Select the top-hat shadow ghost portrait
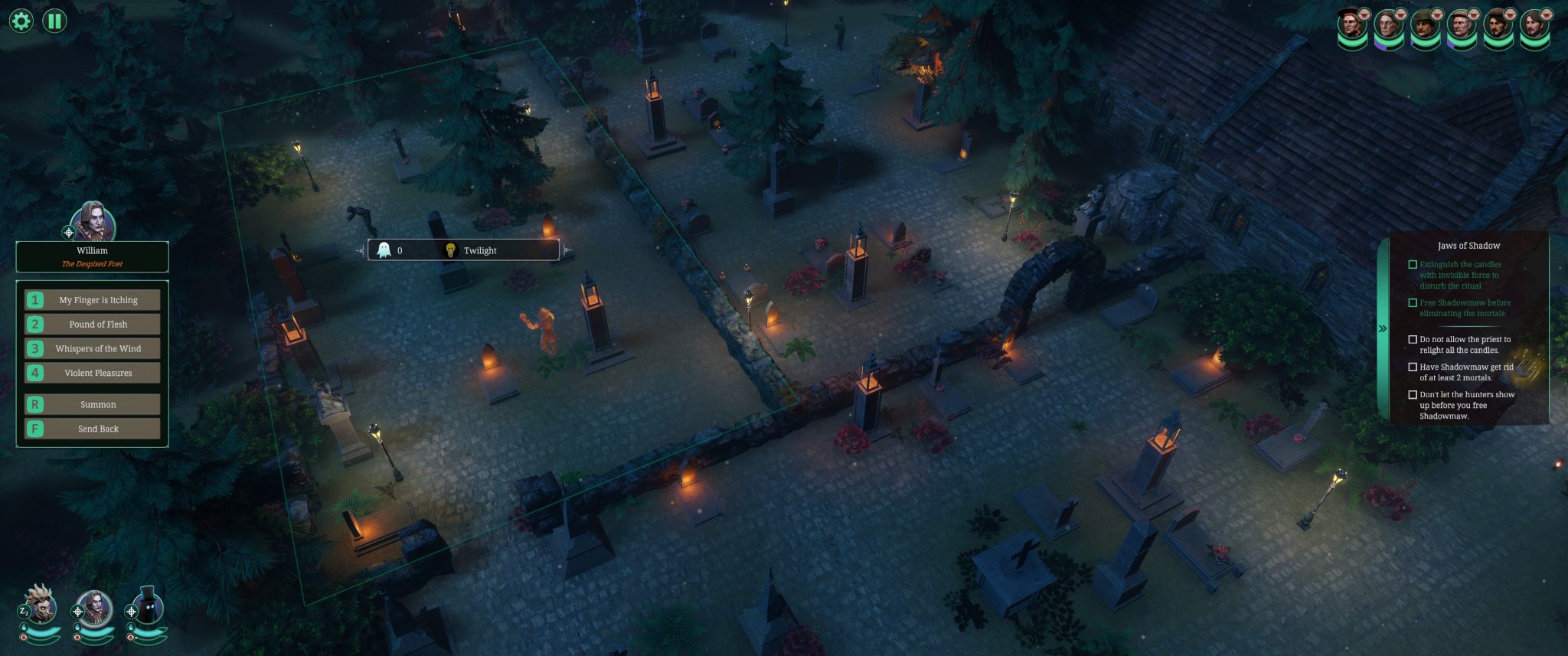1568x656 pixels. (x=149, y=609)
